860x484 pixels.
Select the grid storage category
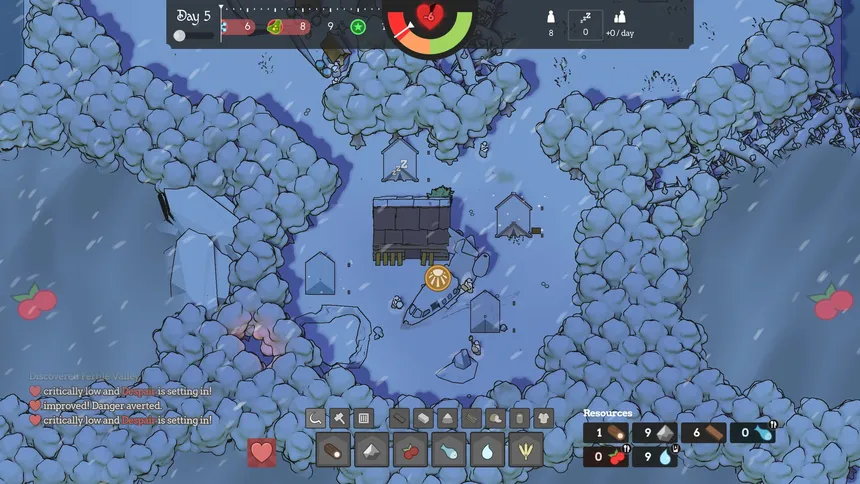(x=364, y=418)
